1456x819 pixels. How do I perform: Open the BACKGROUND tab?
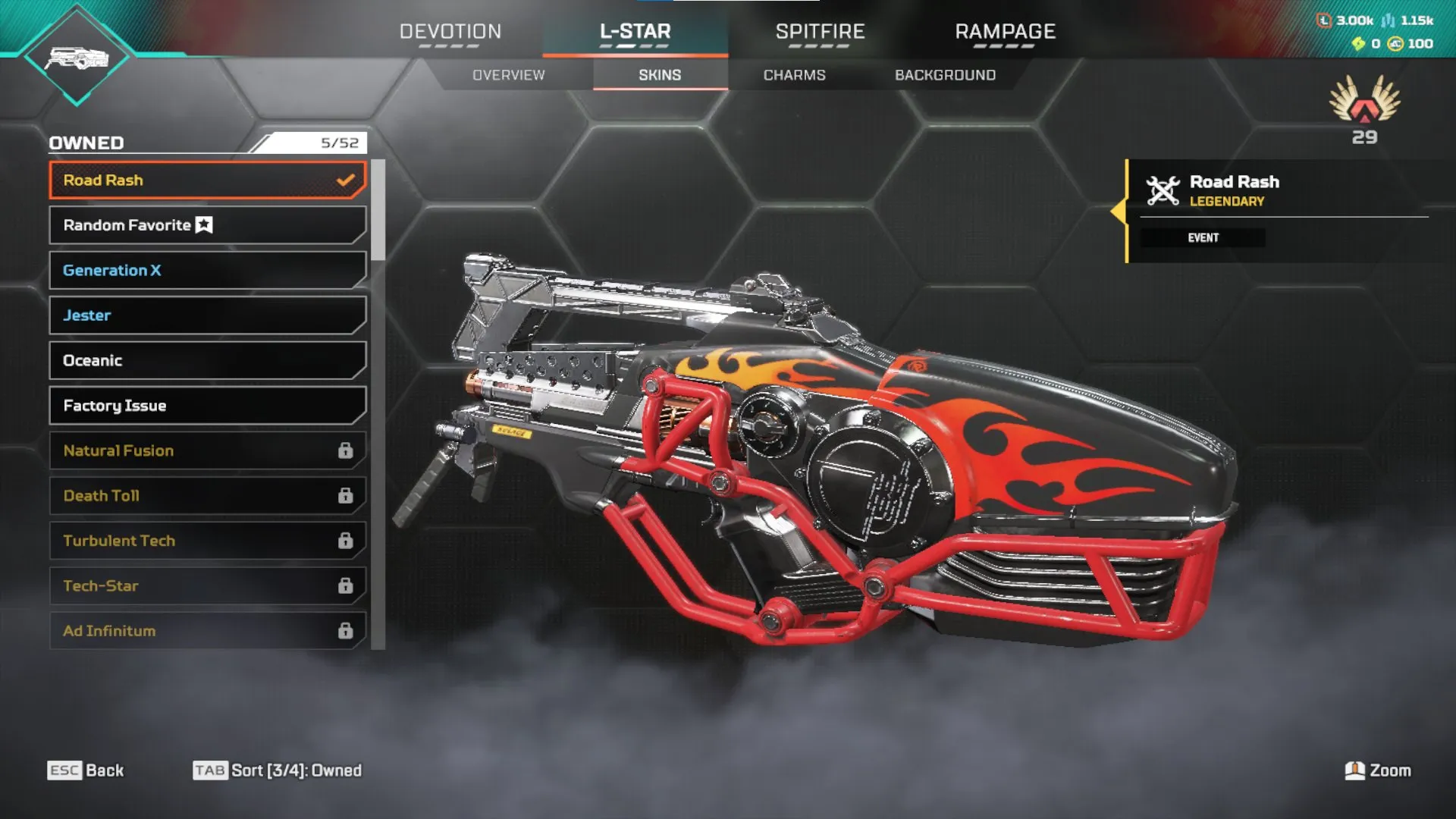[944, 74]
